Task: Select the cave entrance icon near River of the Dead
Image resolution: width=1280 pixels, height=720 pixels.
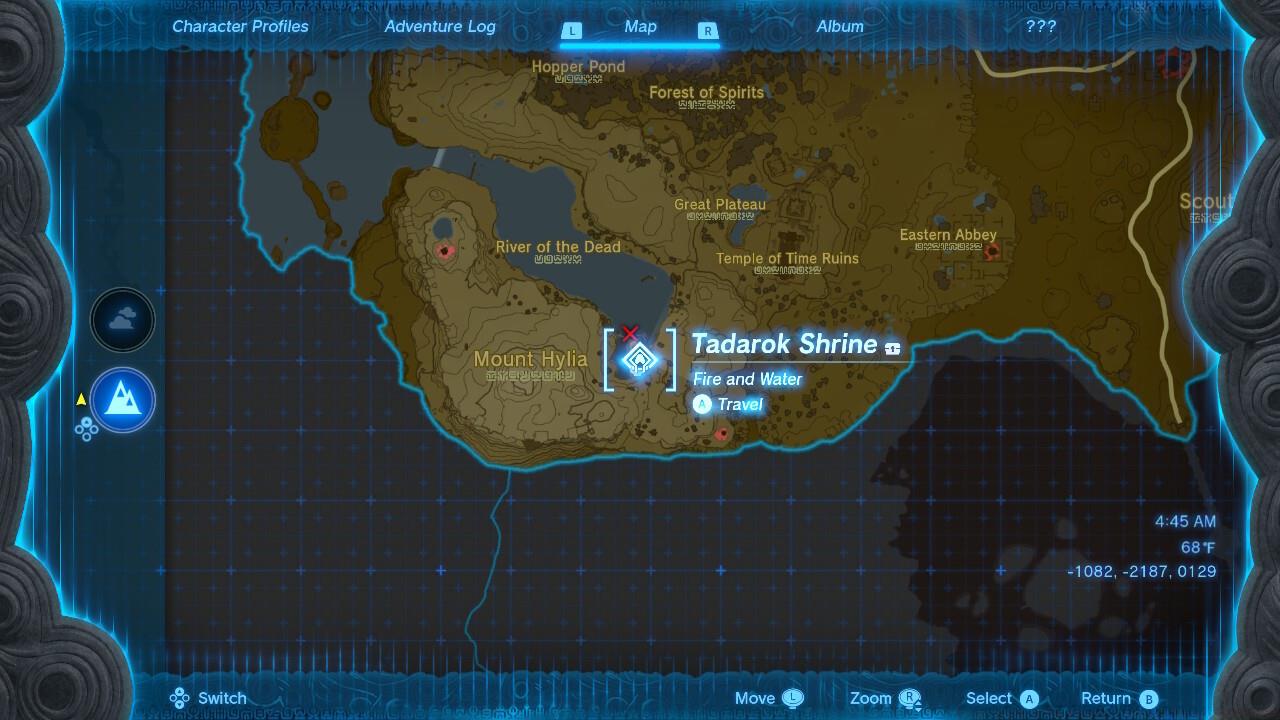Action: pos(444,251)
